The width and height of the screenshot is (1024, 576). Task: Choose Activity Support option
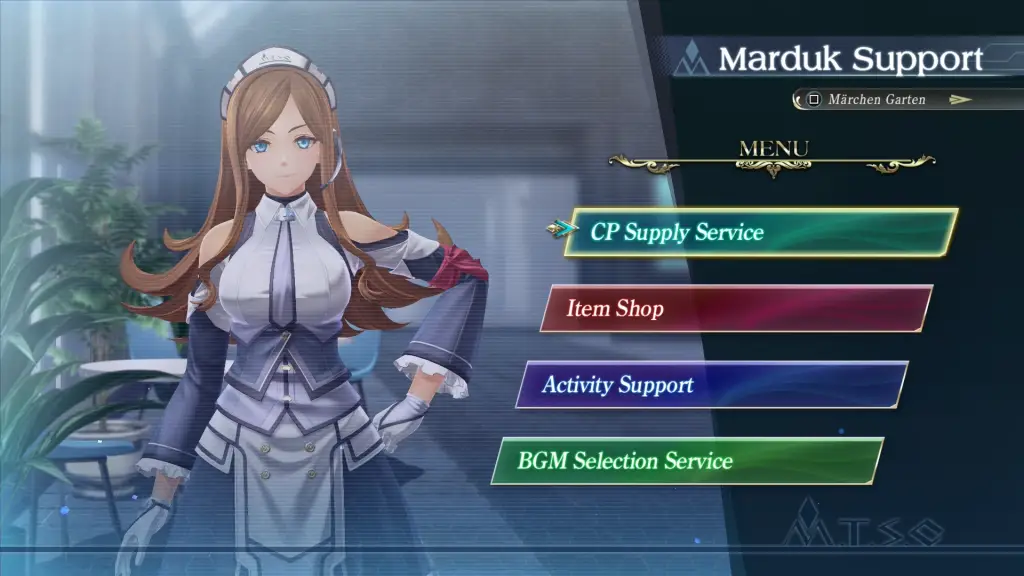[x=711, y=385]
